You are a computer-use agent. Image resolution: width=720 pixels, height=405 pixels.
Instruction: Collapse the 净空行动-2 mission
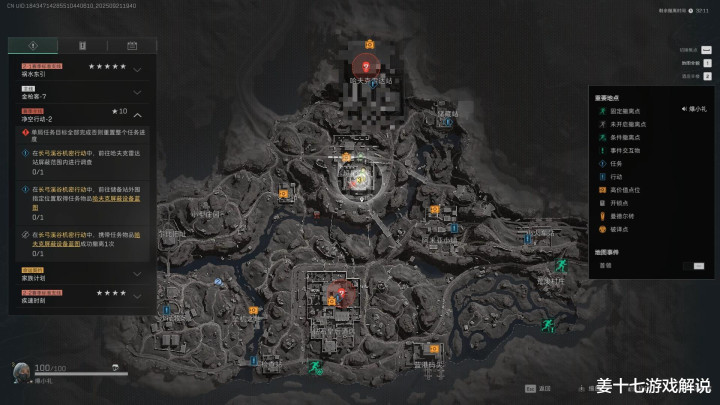(x=136, y=116)
